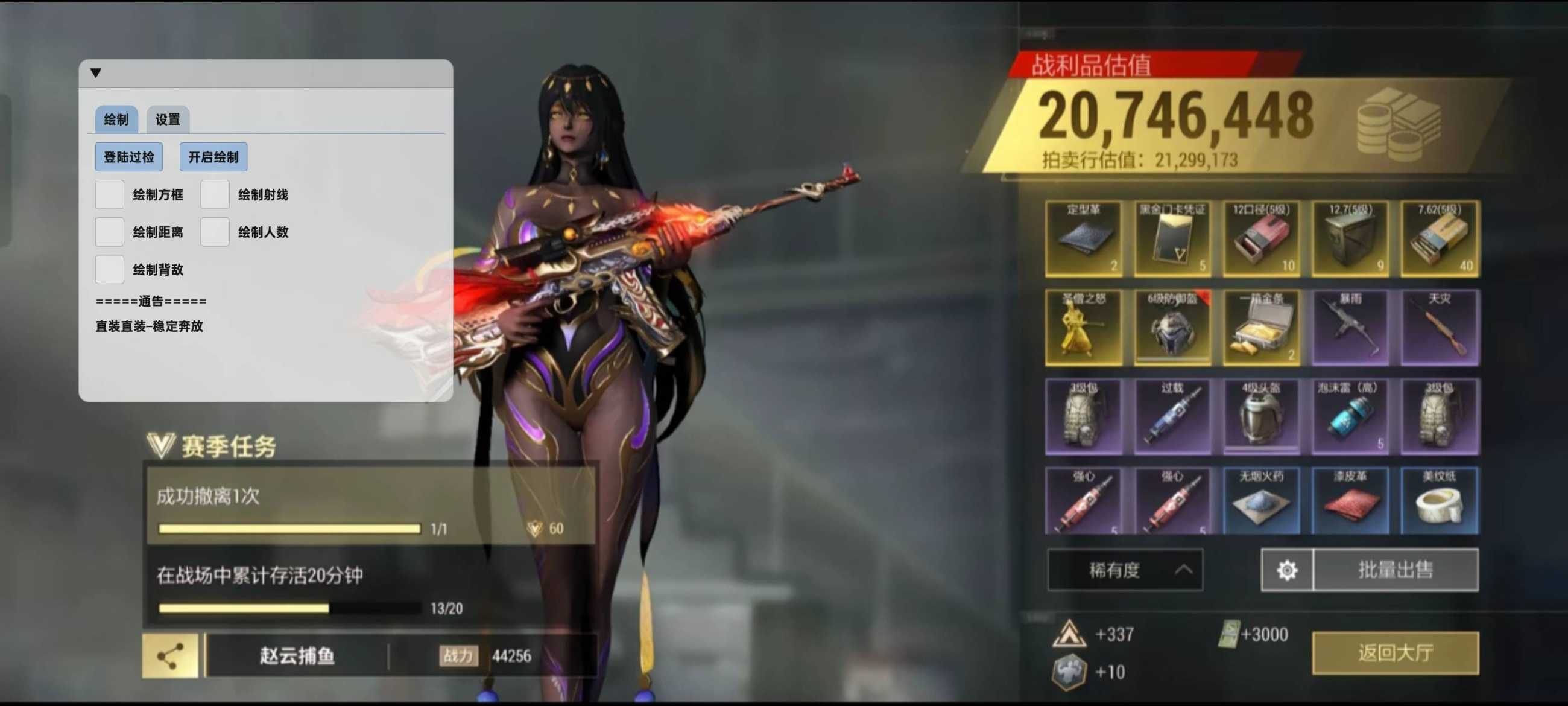Choose the 圣僧之怒 golden statue item
This screenshot has height=706, width=1568.
(1084, 328)
